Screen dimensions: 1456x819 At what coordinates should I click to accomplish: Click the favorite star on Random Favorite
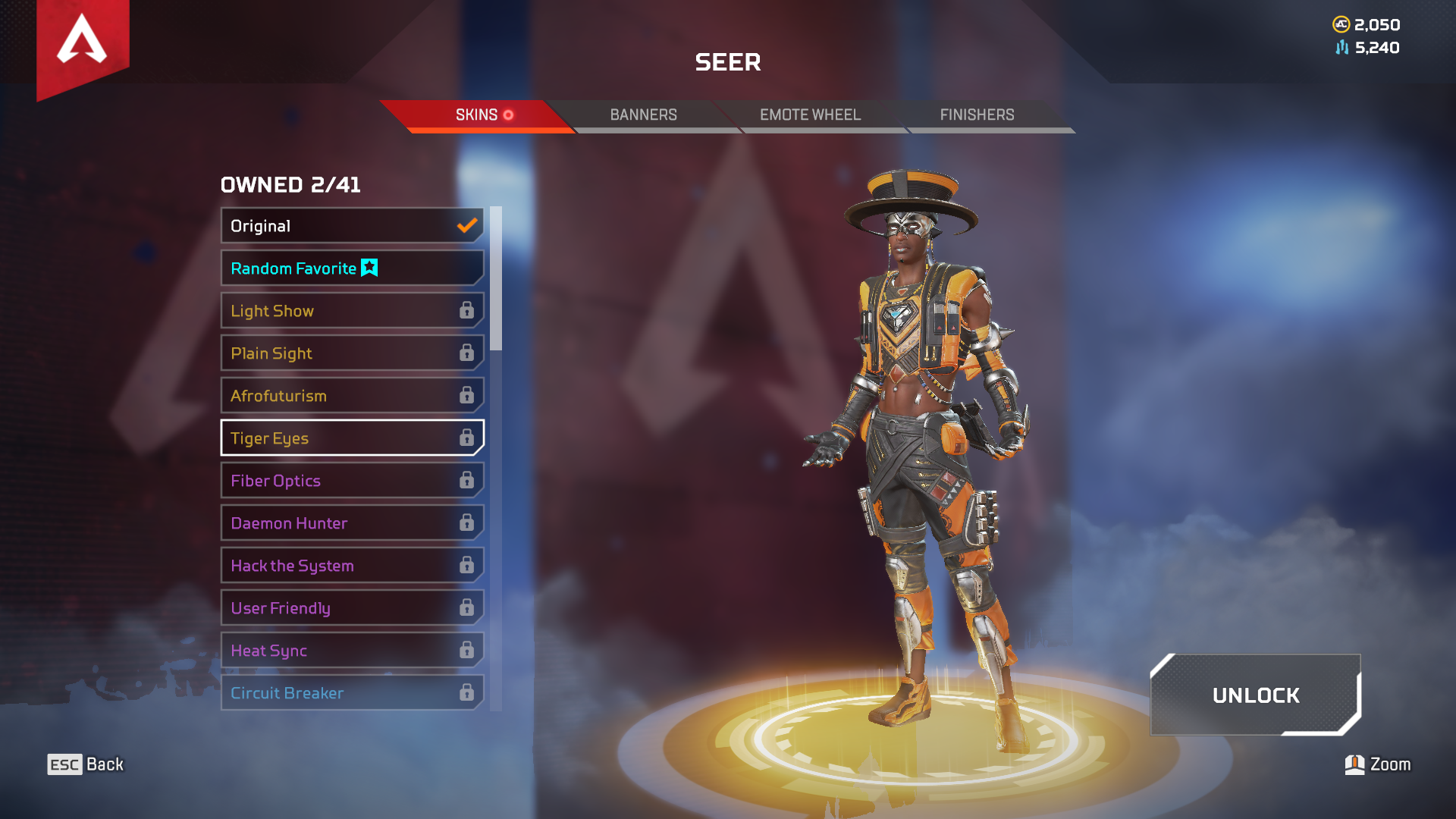tap(369, 267)
